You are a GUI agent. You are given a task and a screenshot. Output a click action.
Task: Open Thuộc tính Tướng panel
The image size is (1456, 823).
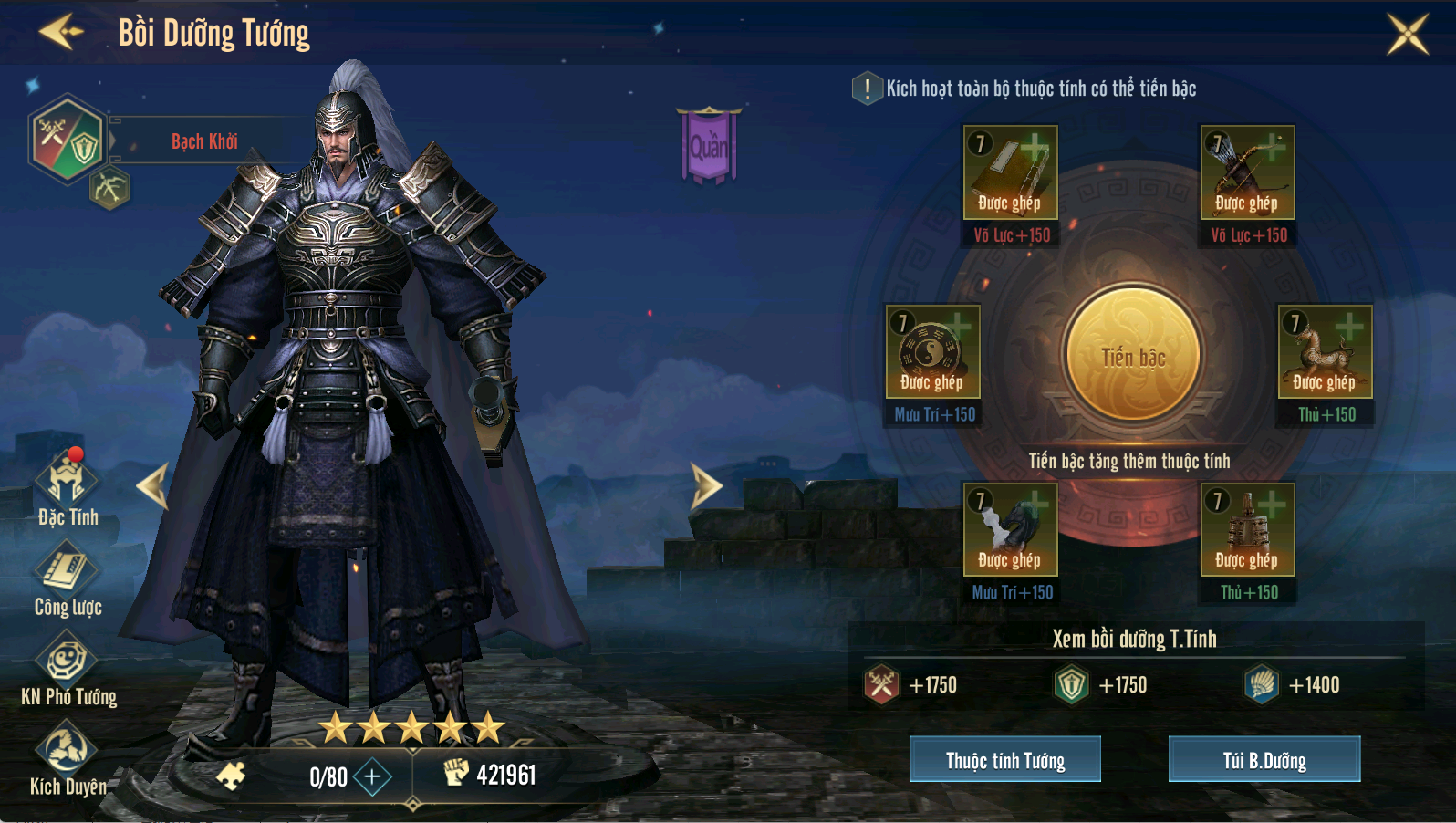pos(1004,759)
